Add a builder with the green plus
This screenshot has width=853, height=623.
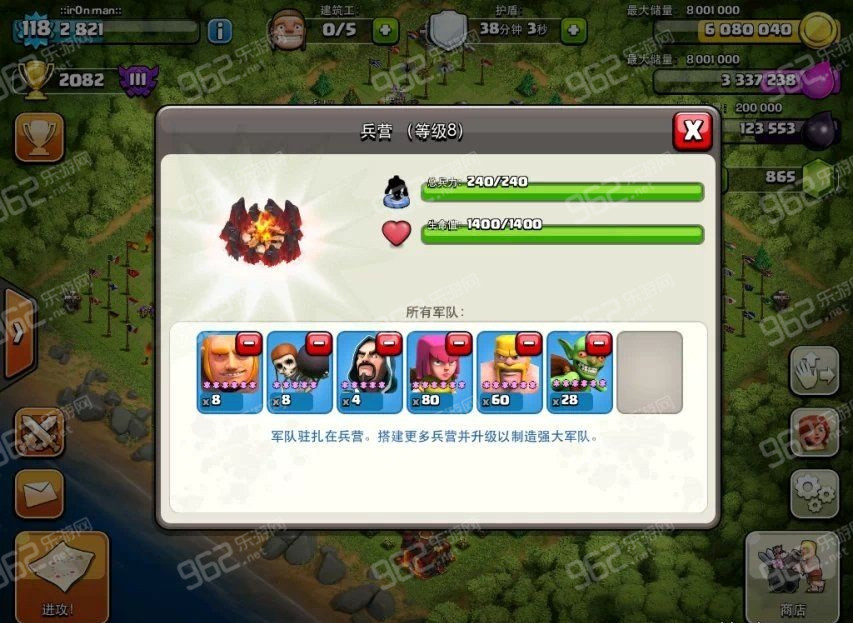[386, 30]
